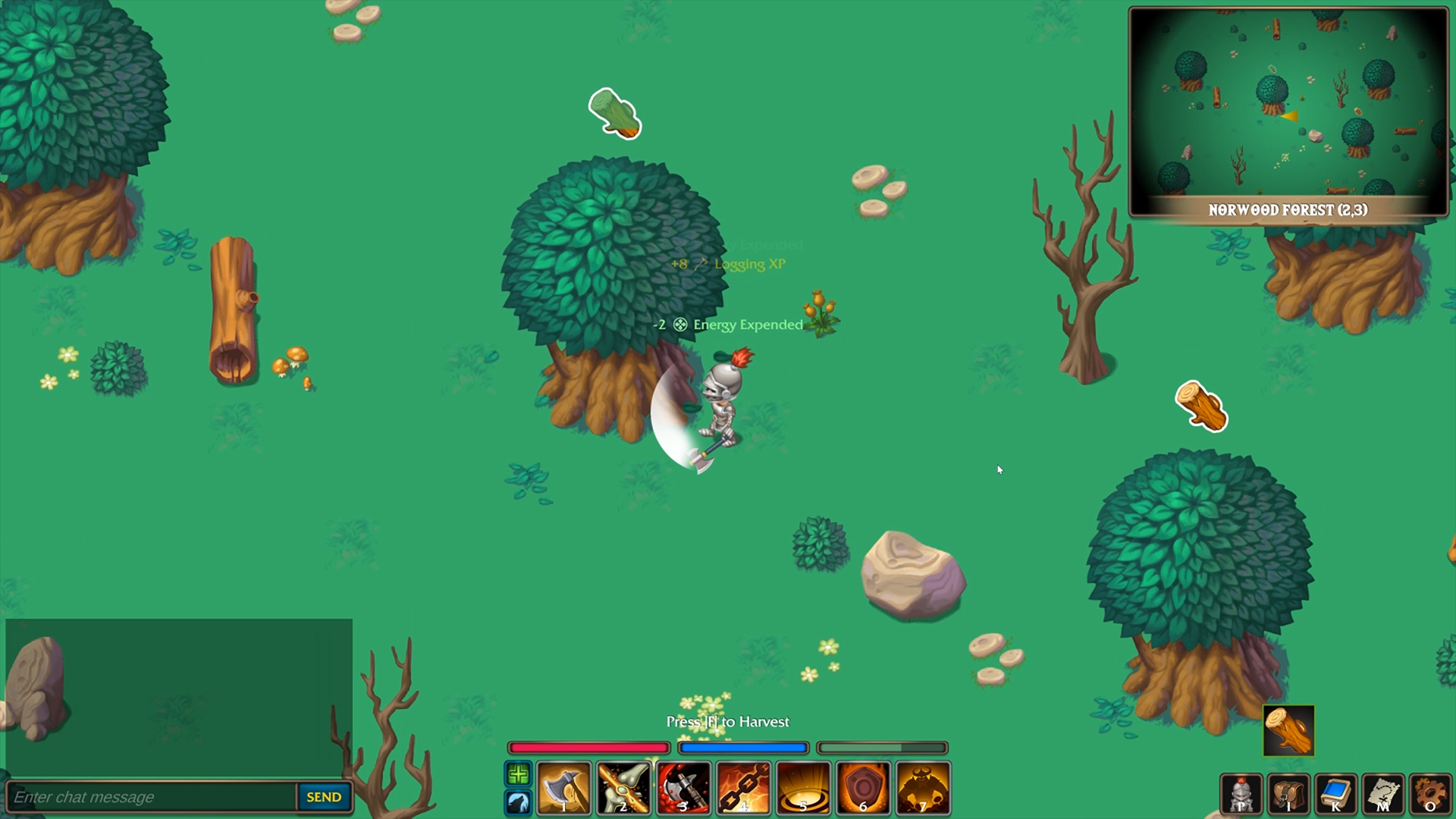Open the world map icon
Image resolution: width=1456 pixels, height=819 pixels.
1382,795
